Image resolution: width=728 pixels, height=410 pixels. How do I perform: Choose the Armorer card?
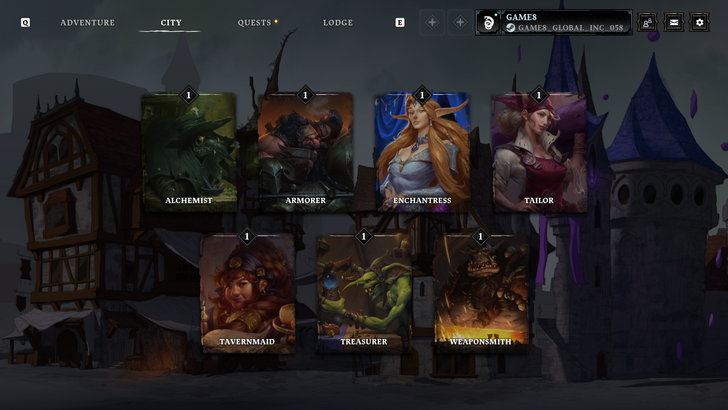(306, 151)
